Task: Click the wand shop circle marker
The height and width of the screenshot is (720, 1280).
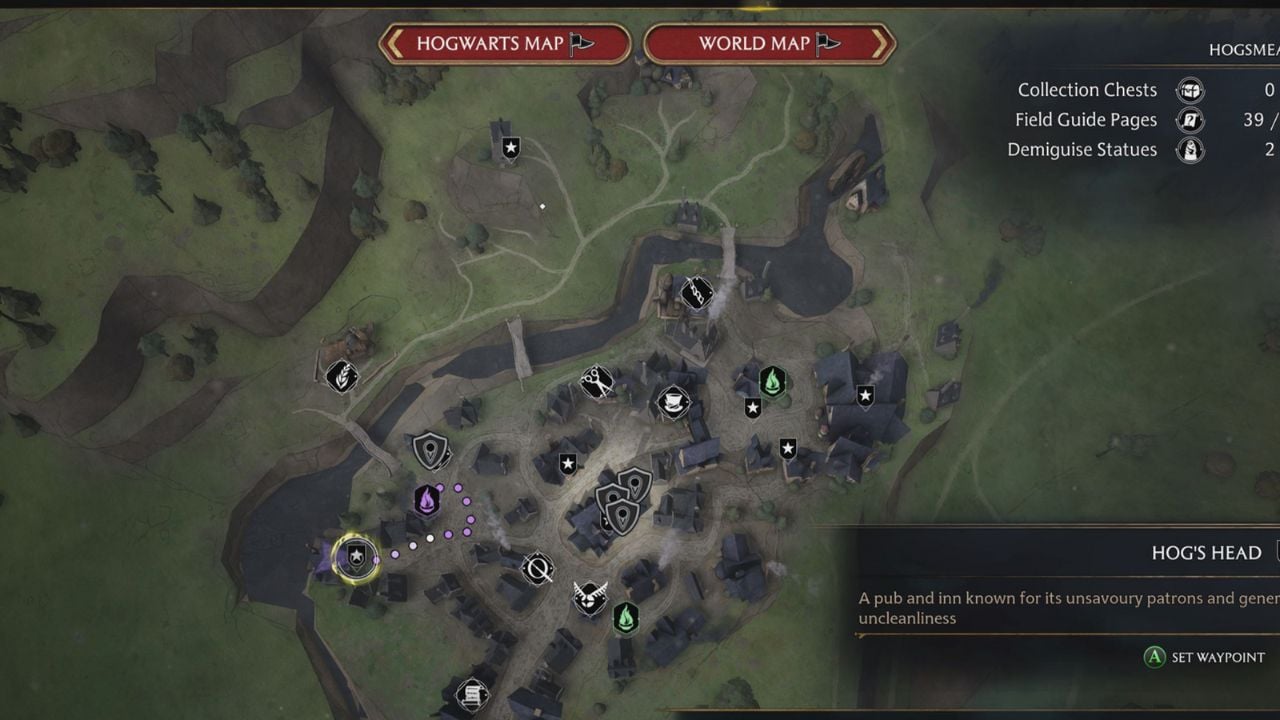Action: click(537, 569)
